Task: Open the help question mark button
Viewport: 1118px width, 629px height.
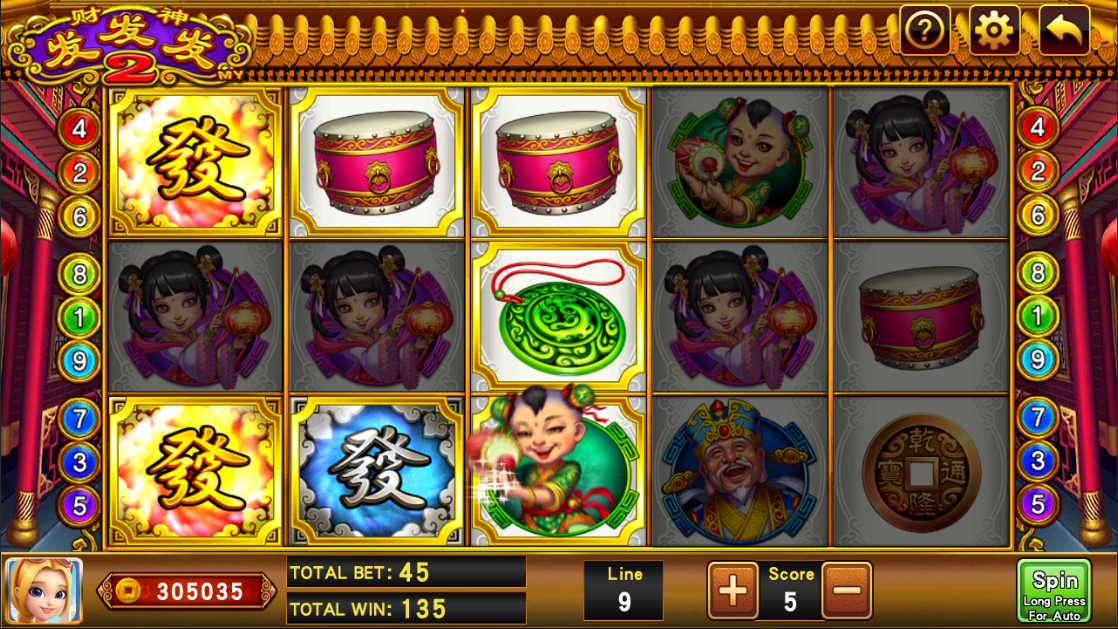Action: pos(925,31)
